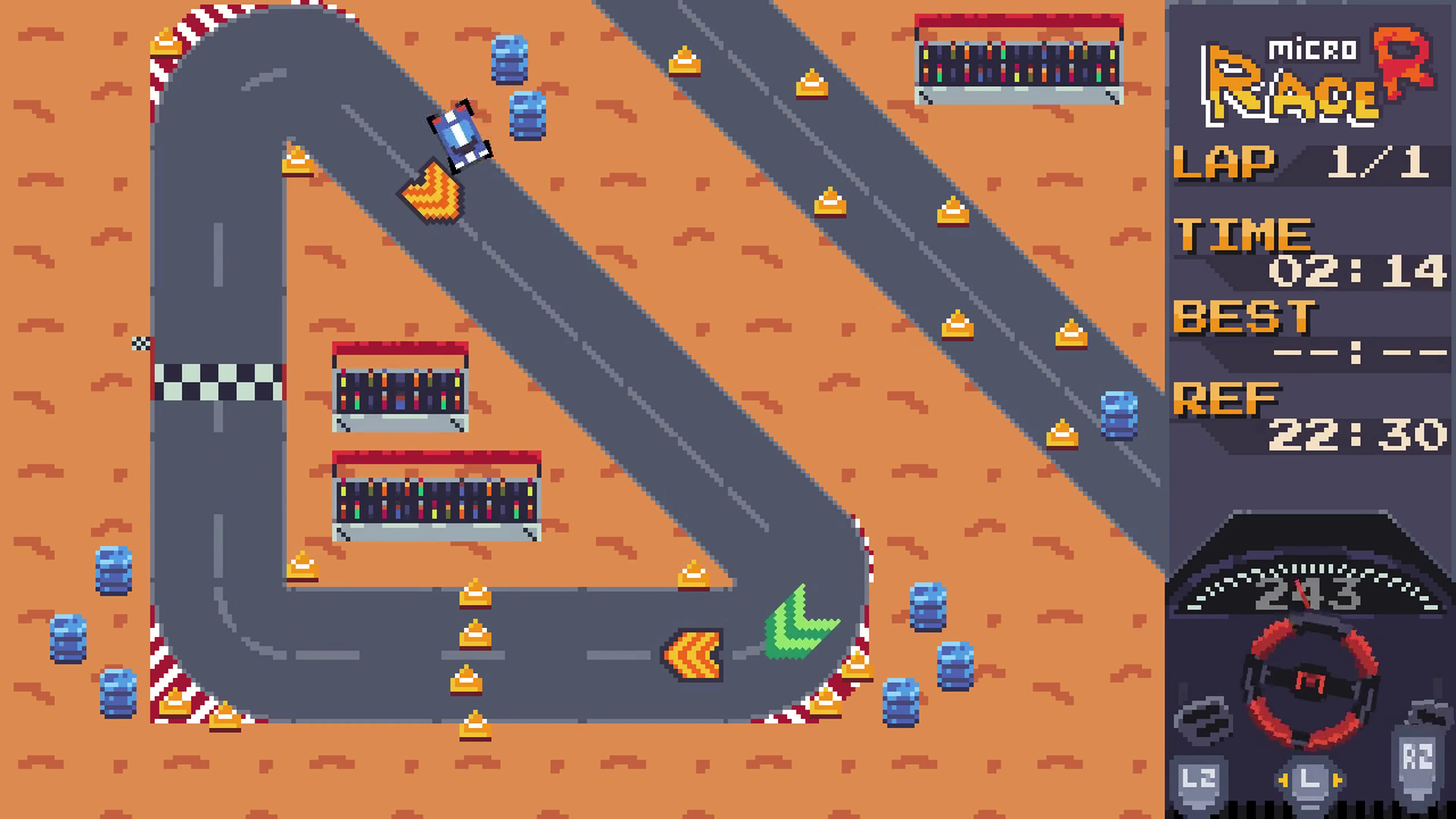Select the blue race car on the track
Viewport: 1456px width, 819px height.
[459, 136]
